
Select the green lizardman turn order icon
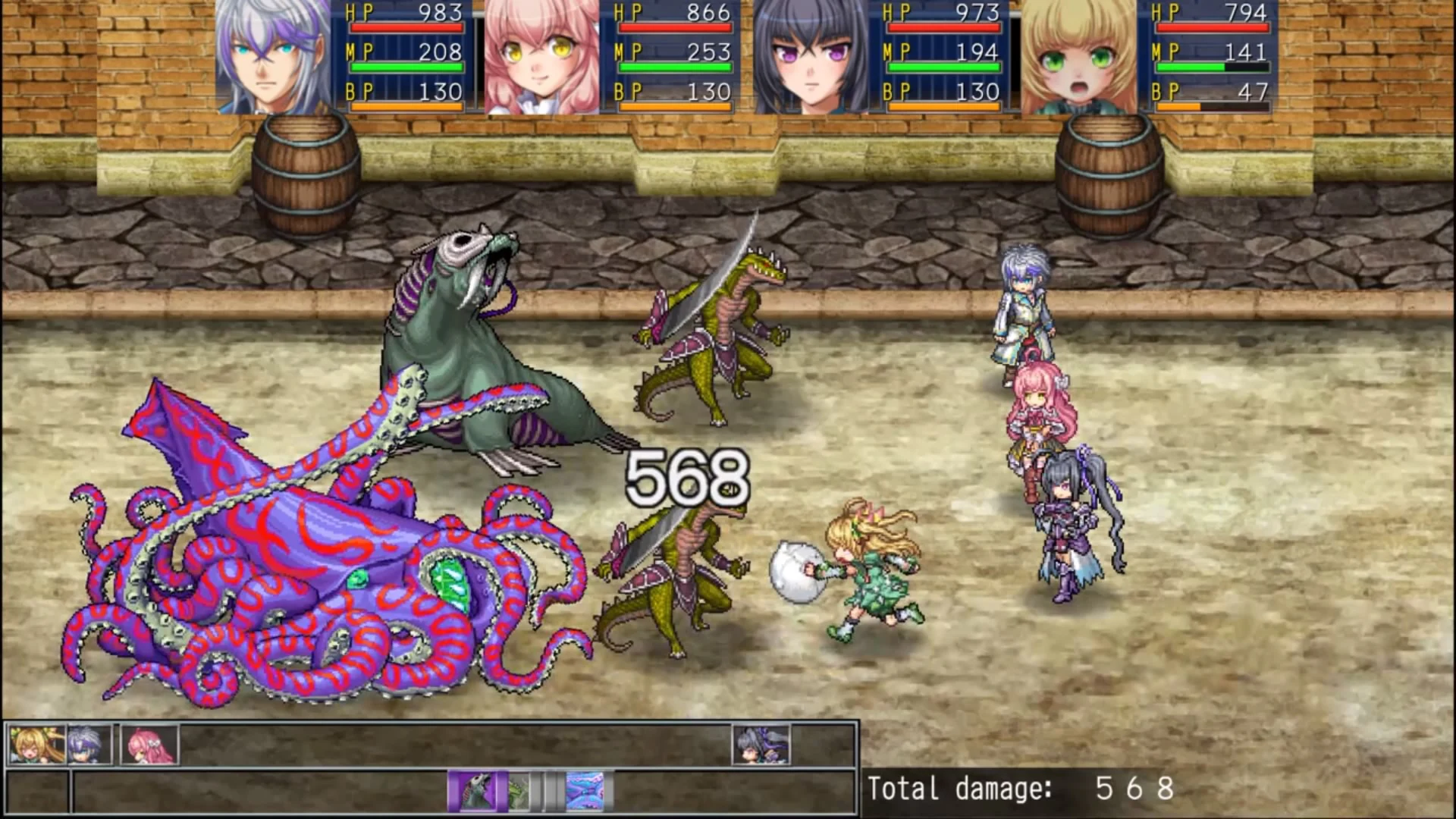(x=518, y=790)
